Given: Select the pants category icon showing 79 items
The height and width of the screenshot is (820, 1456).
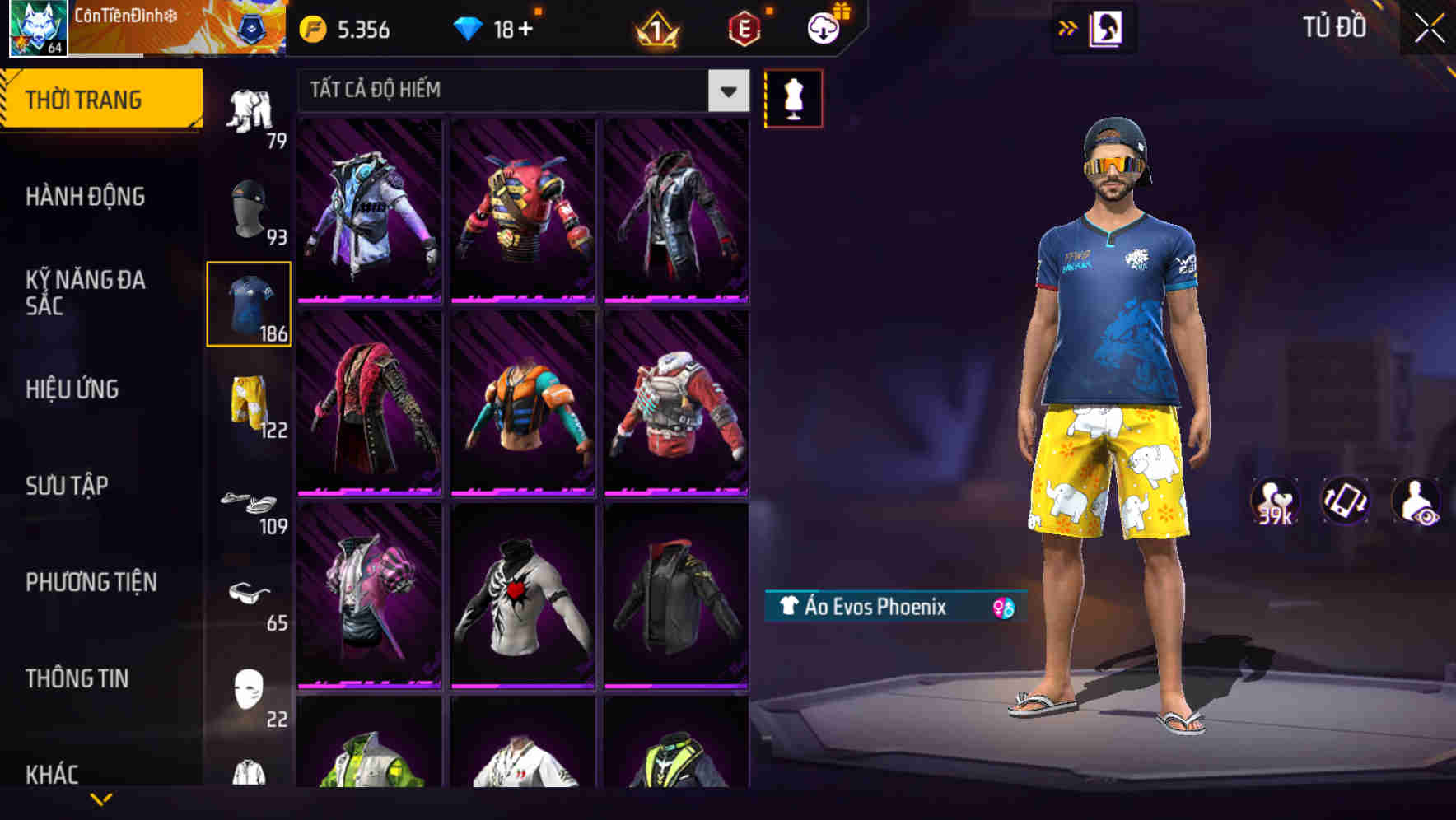Looking at the screenshot, I should [250, 107].
